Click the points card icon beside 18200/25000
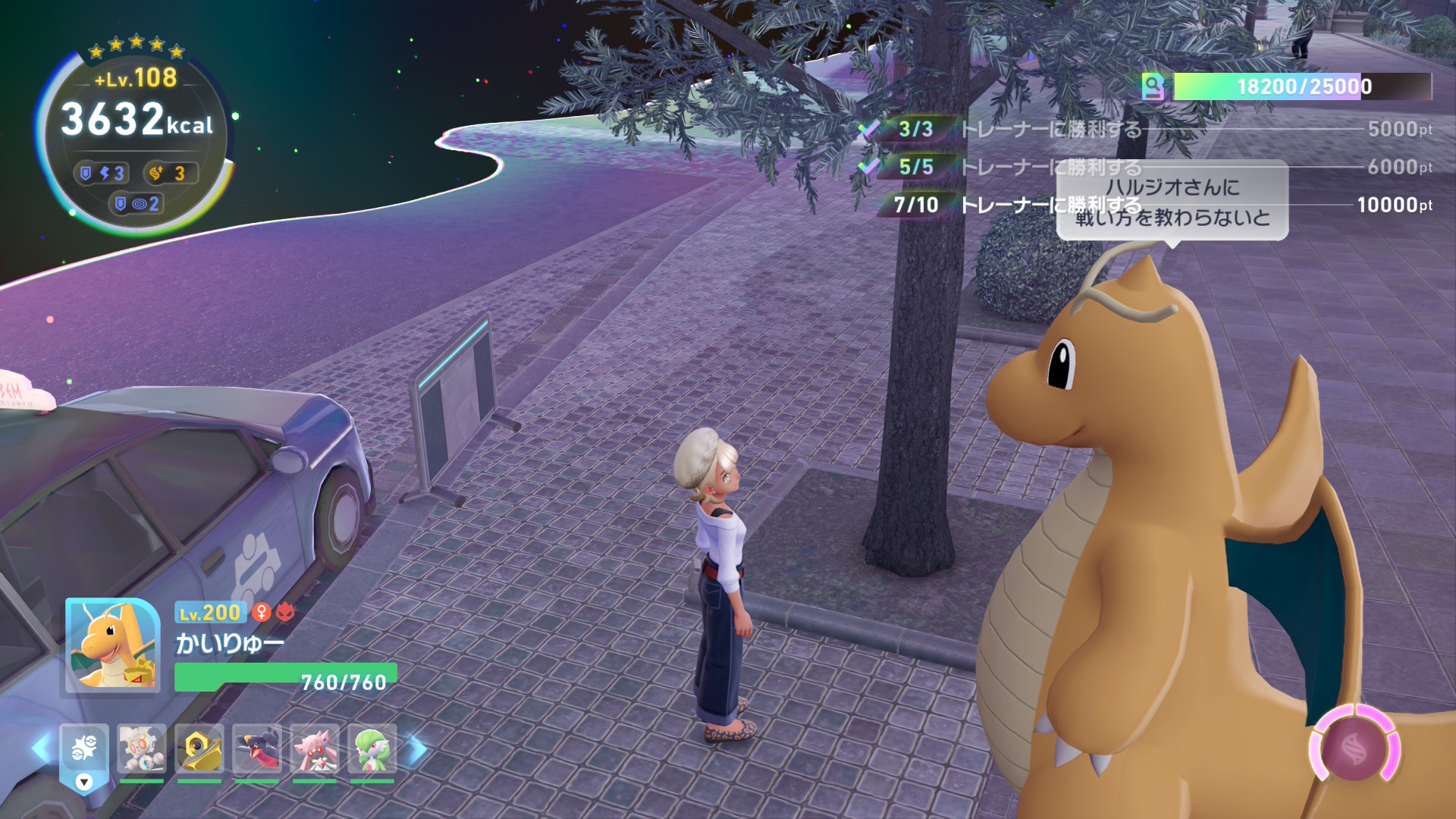Screen dimensions: 1456x819 click(1153, 87)
